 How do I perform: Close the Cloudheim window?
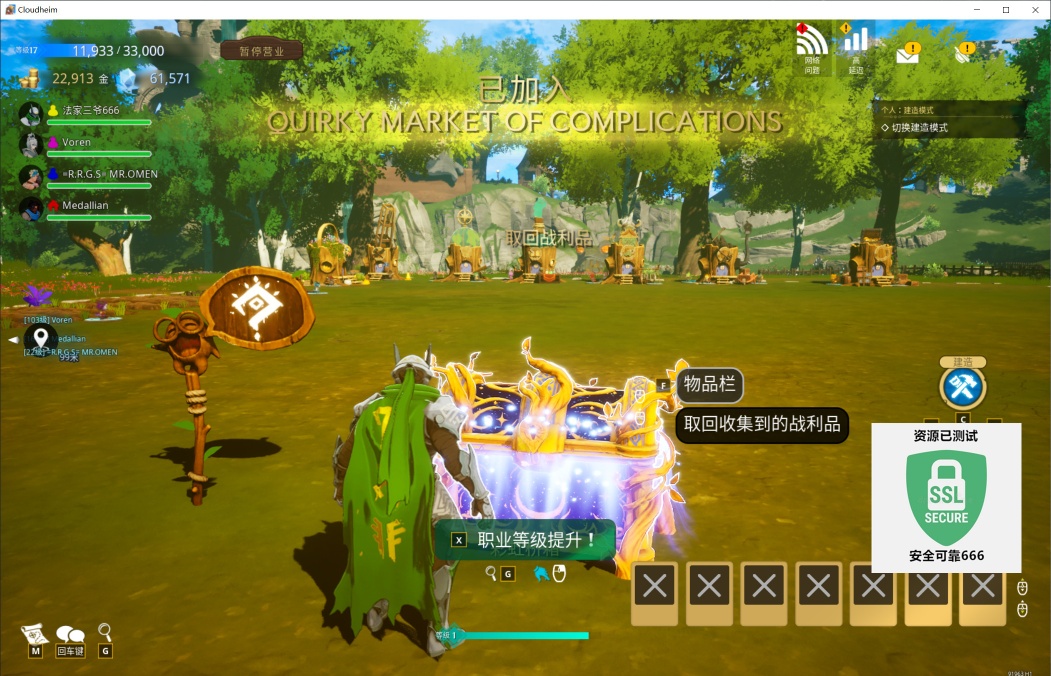(x=1033, y=10)
